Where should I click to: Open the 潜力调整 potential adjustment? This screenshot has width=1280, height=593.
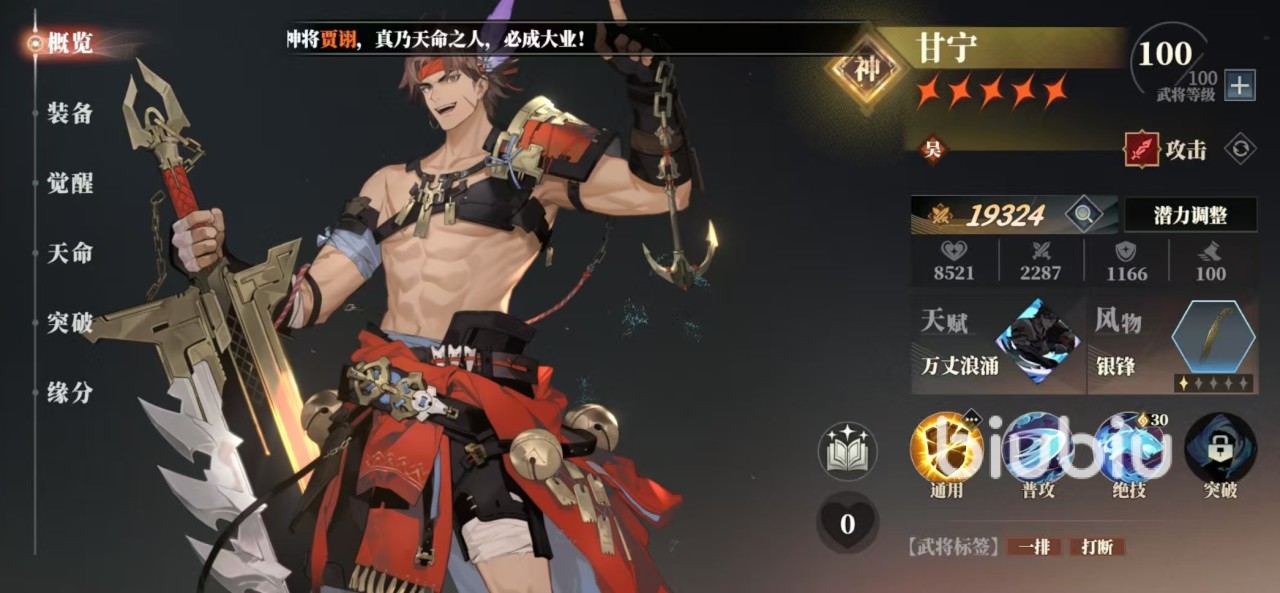pos(1190,214)
